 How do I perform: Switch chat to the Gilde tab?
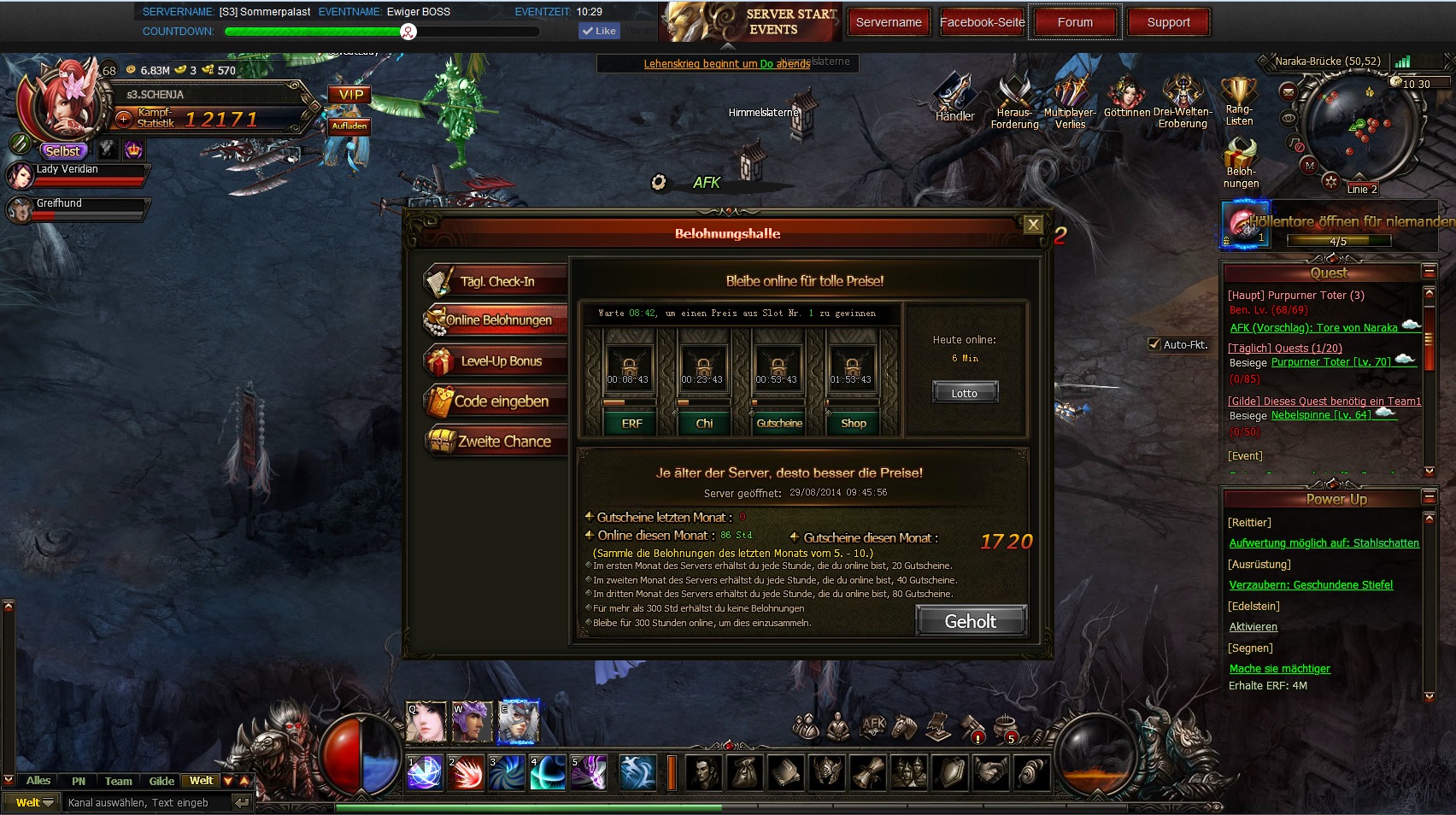161,781
